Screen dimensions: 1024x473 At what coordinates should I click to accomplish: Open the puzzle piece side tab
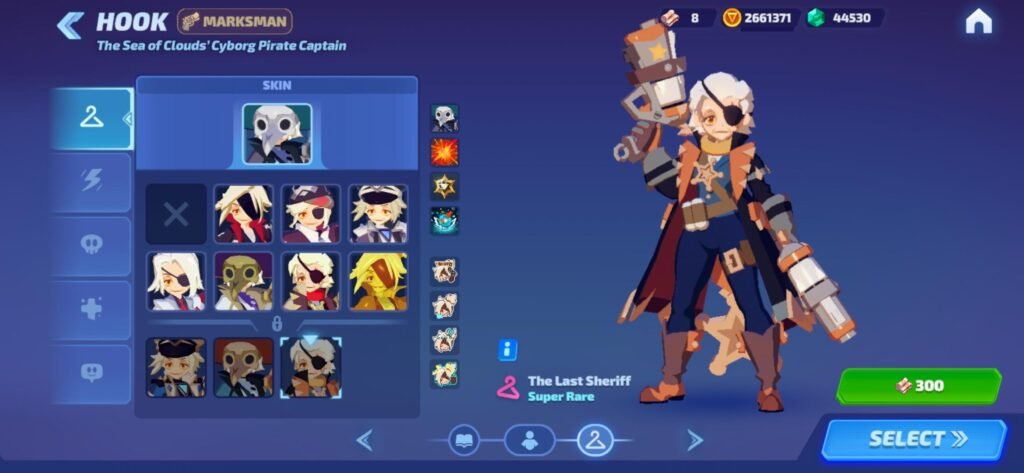click(92, 310)
